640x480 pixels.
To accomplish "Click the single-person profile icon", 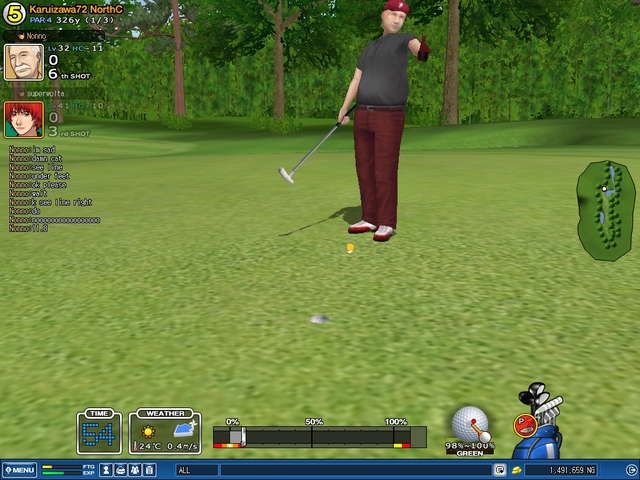I will coord(106,470).
